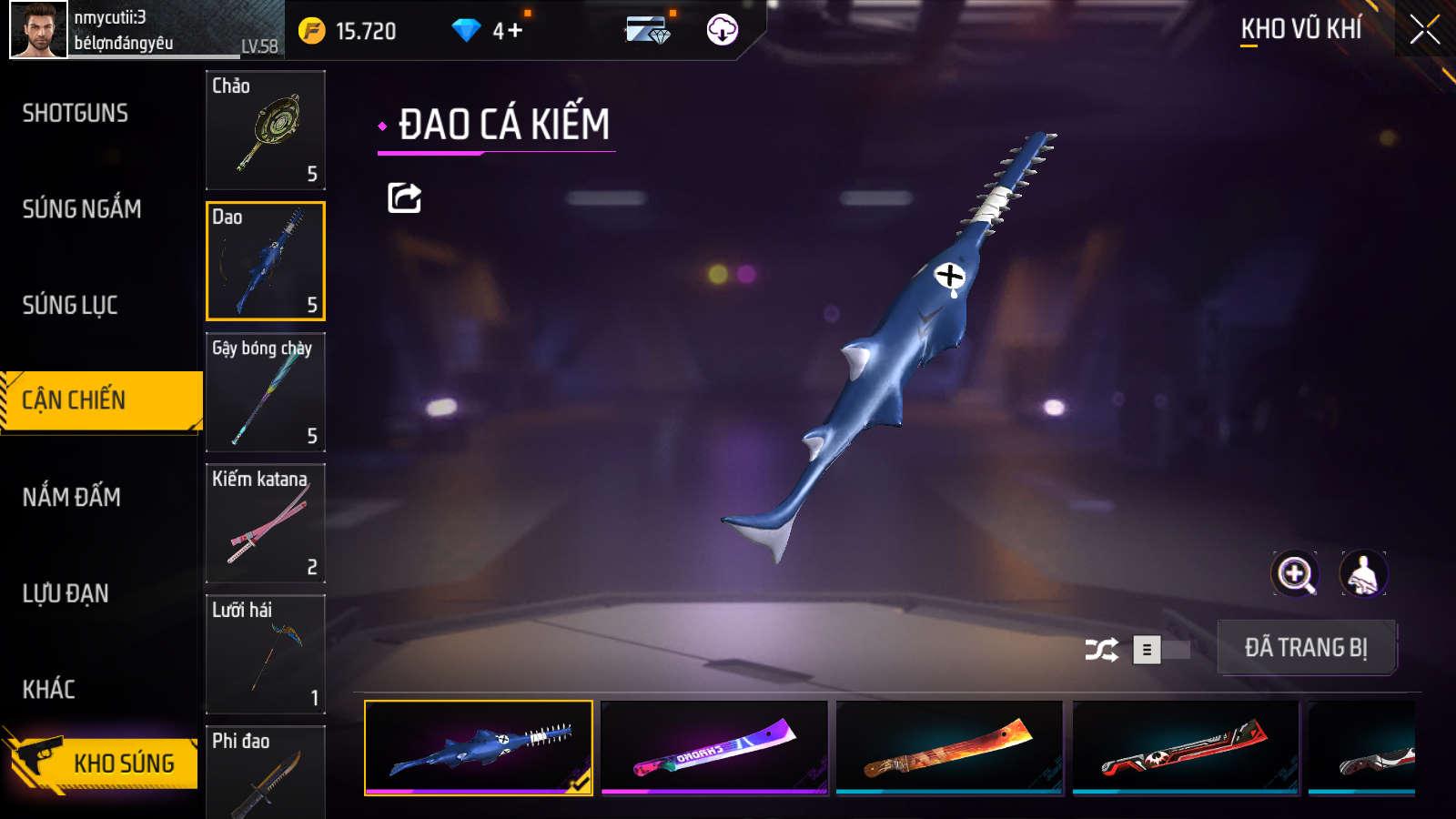Choose the Kiếm katana slot
Screen dimensions: 1456x819
tap(266, 523)
